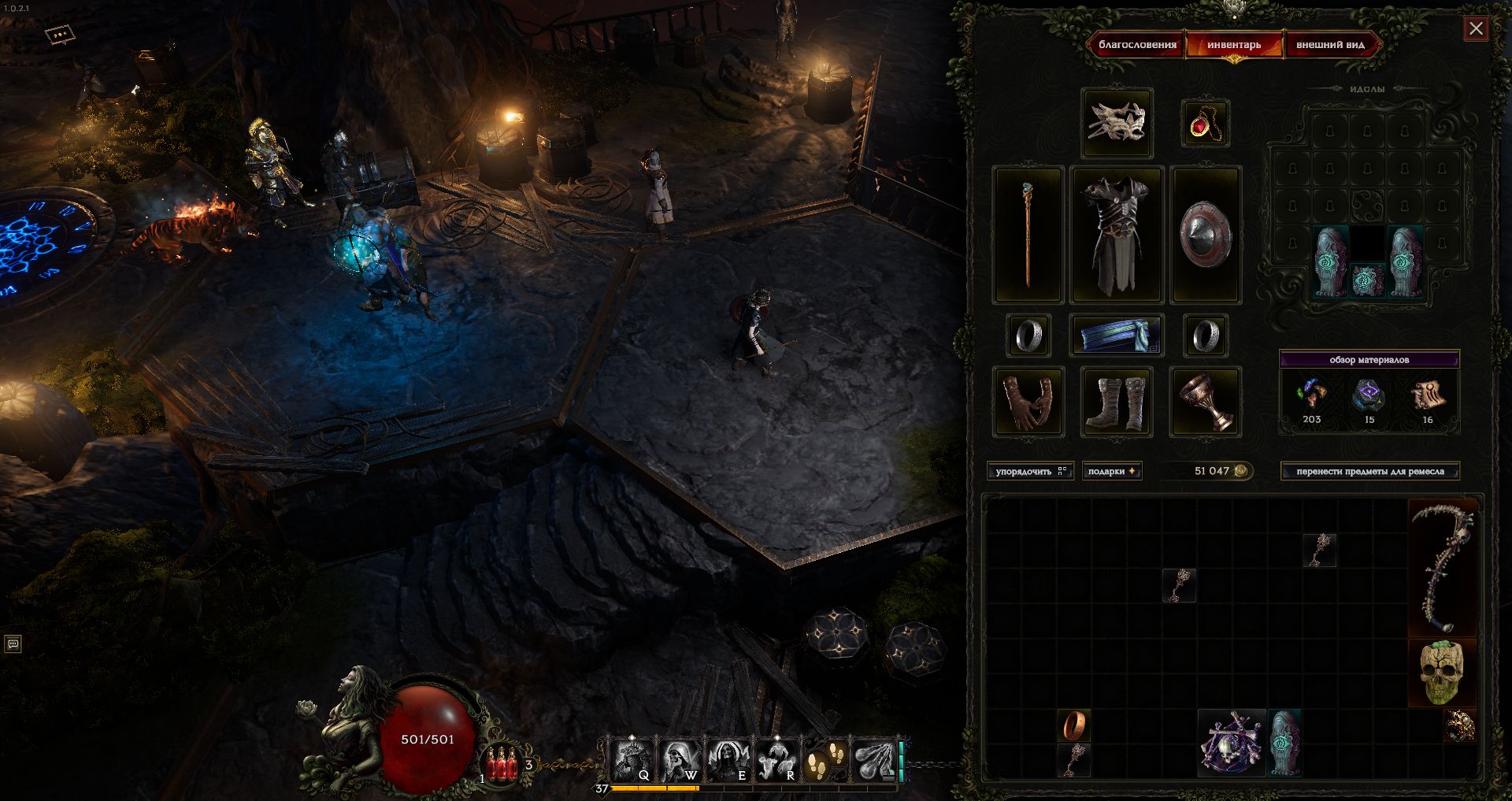Select the equipped blue belt slot
The height and width of the screenshot is (801, 1512).
1117,336
